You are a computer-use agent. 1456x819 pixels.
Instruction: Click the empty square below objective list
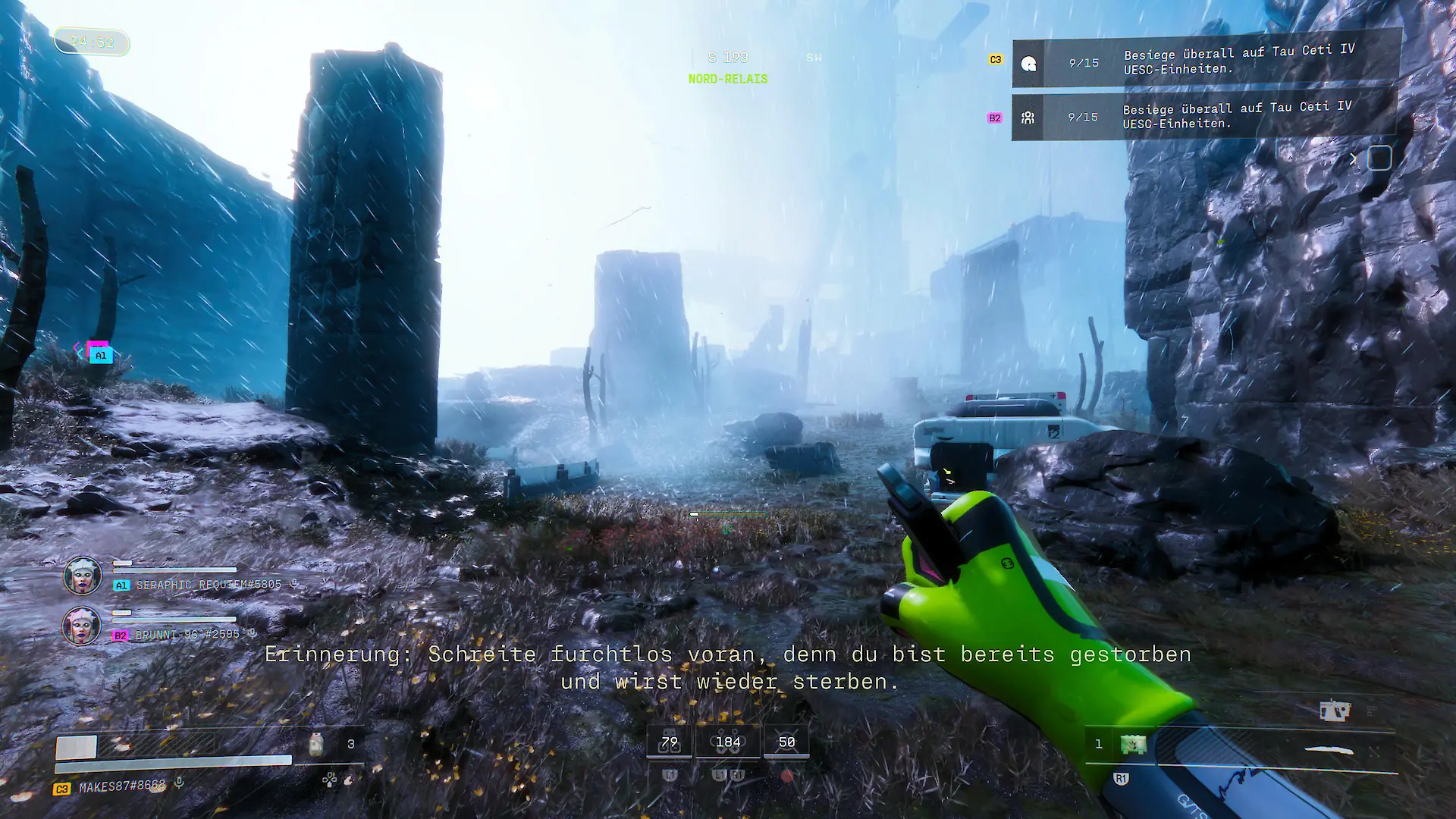point(1379,158)
